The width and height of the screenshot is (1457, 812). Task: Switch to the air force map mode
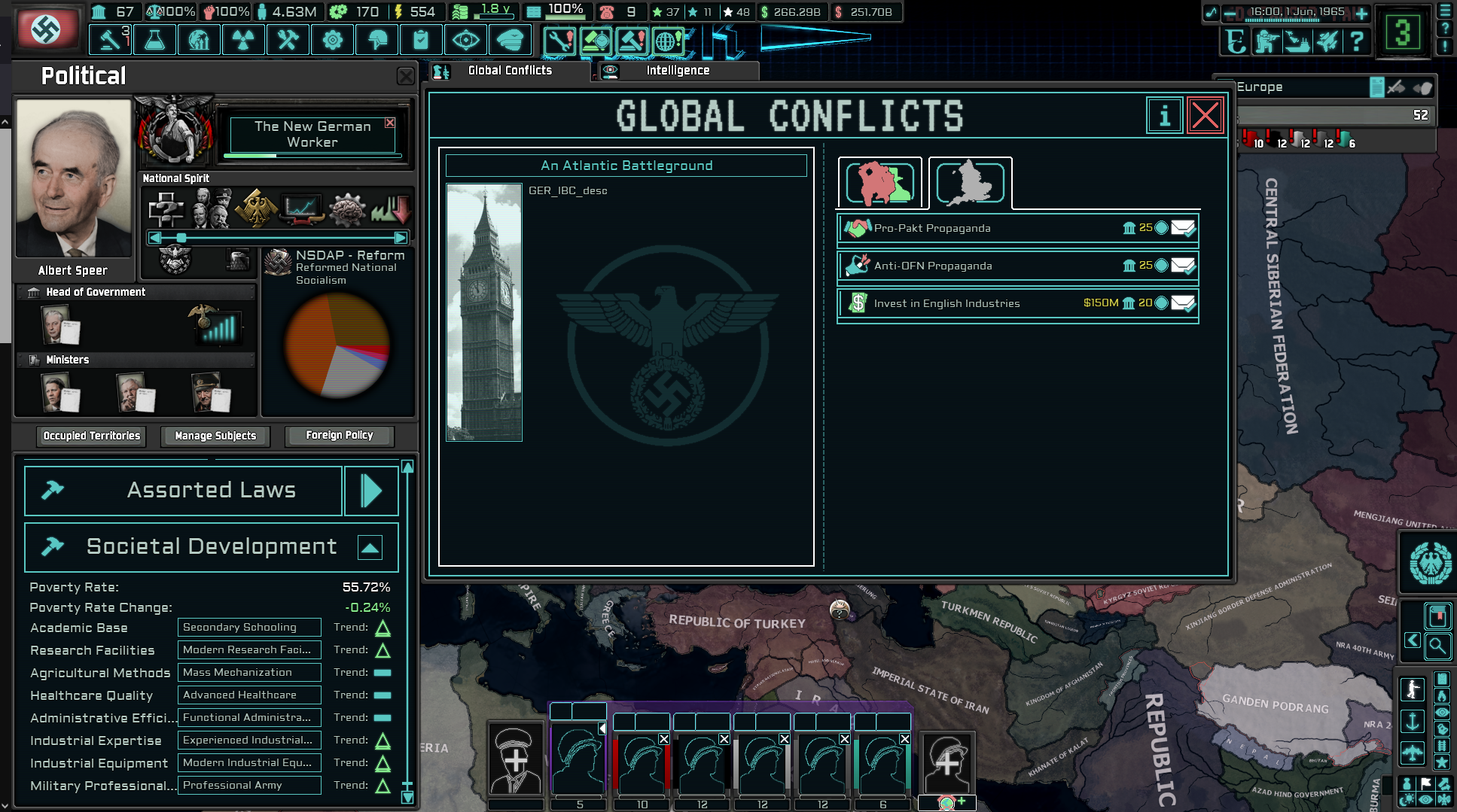click(1413, 752)
